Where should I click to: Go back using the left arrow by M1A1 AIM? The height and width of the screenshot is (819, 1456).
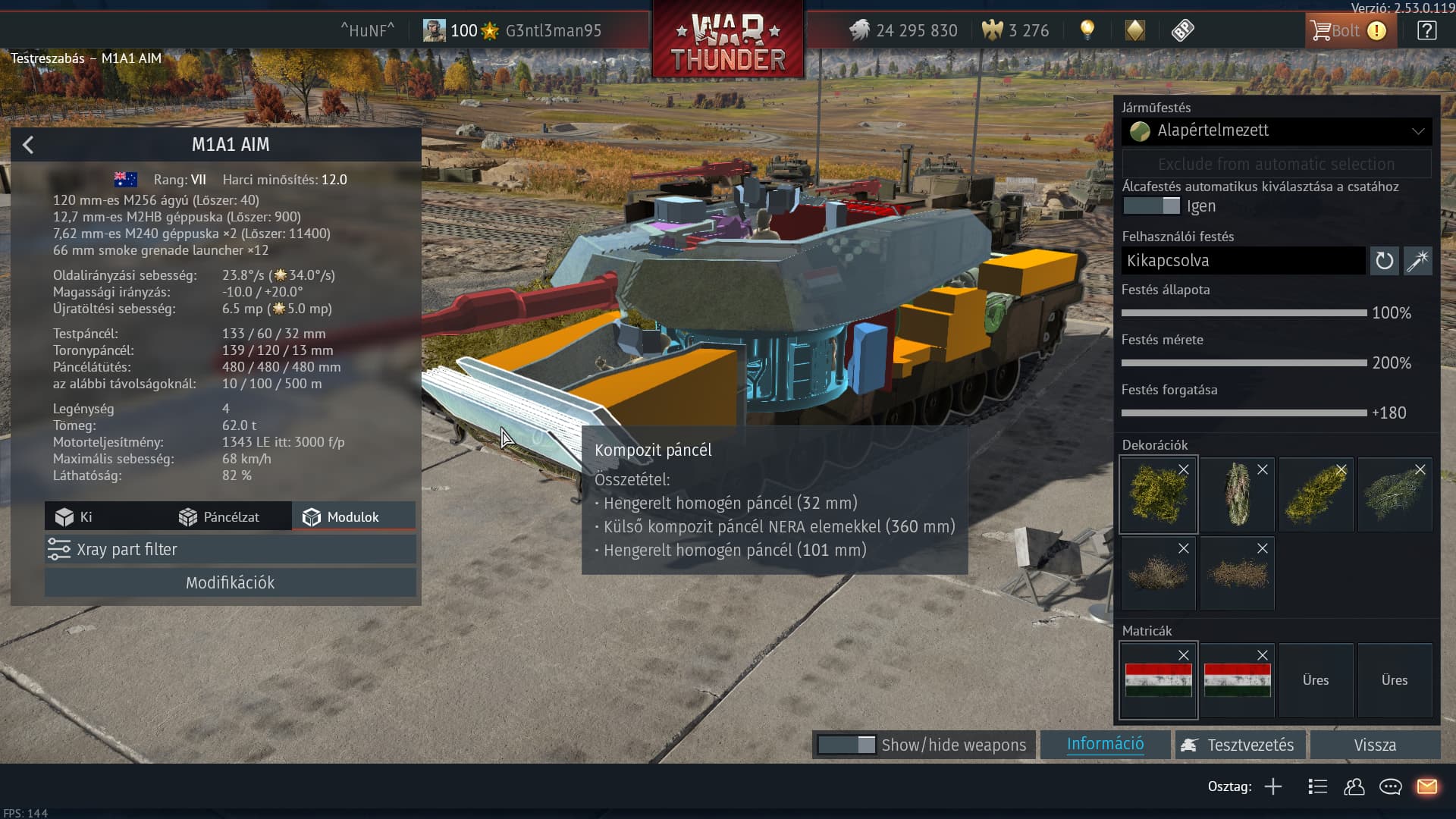[28, 145]
